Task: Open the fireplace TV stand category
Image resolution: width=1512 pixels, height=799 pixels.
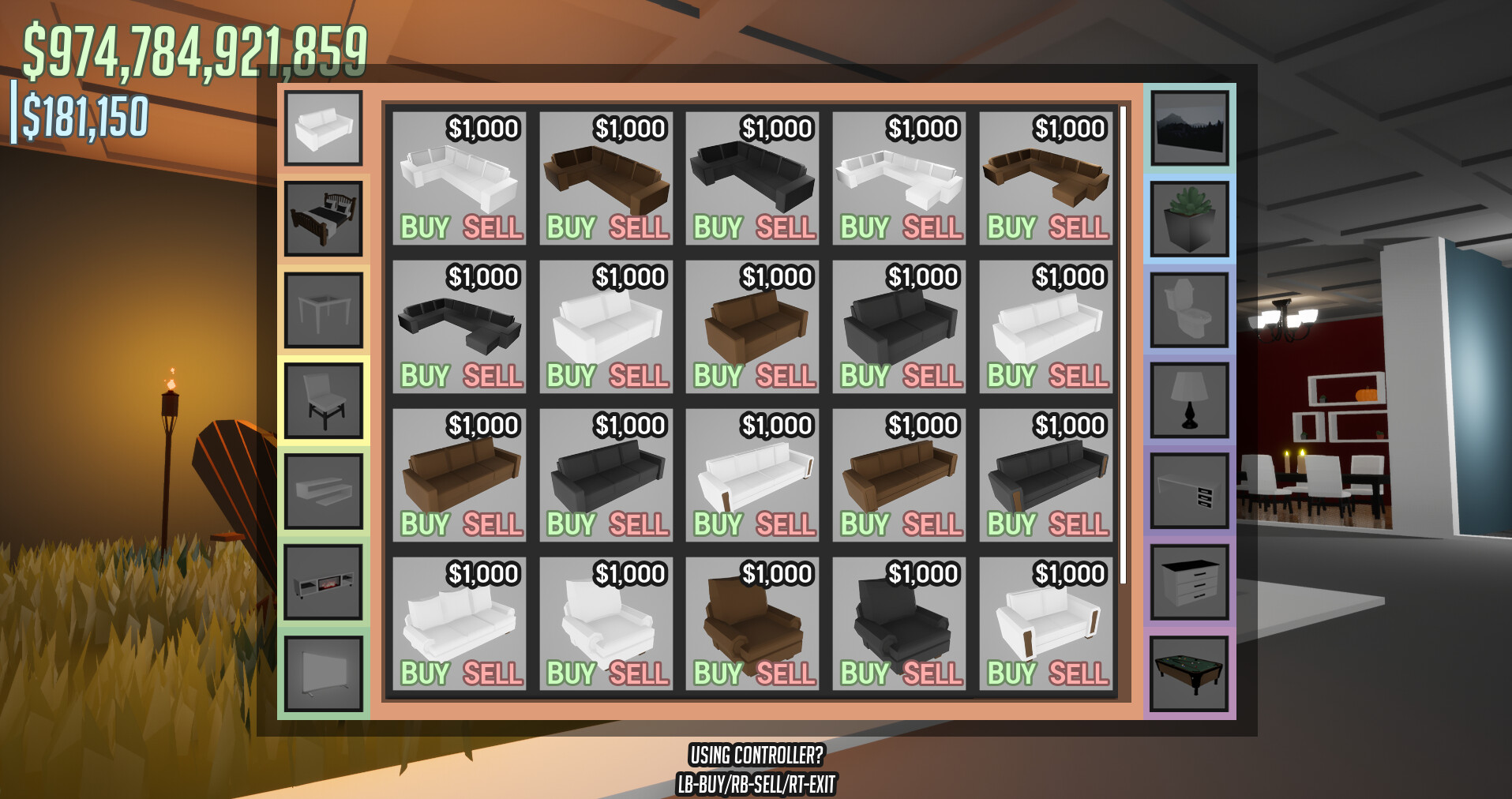Action: [323, 580]
